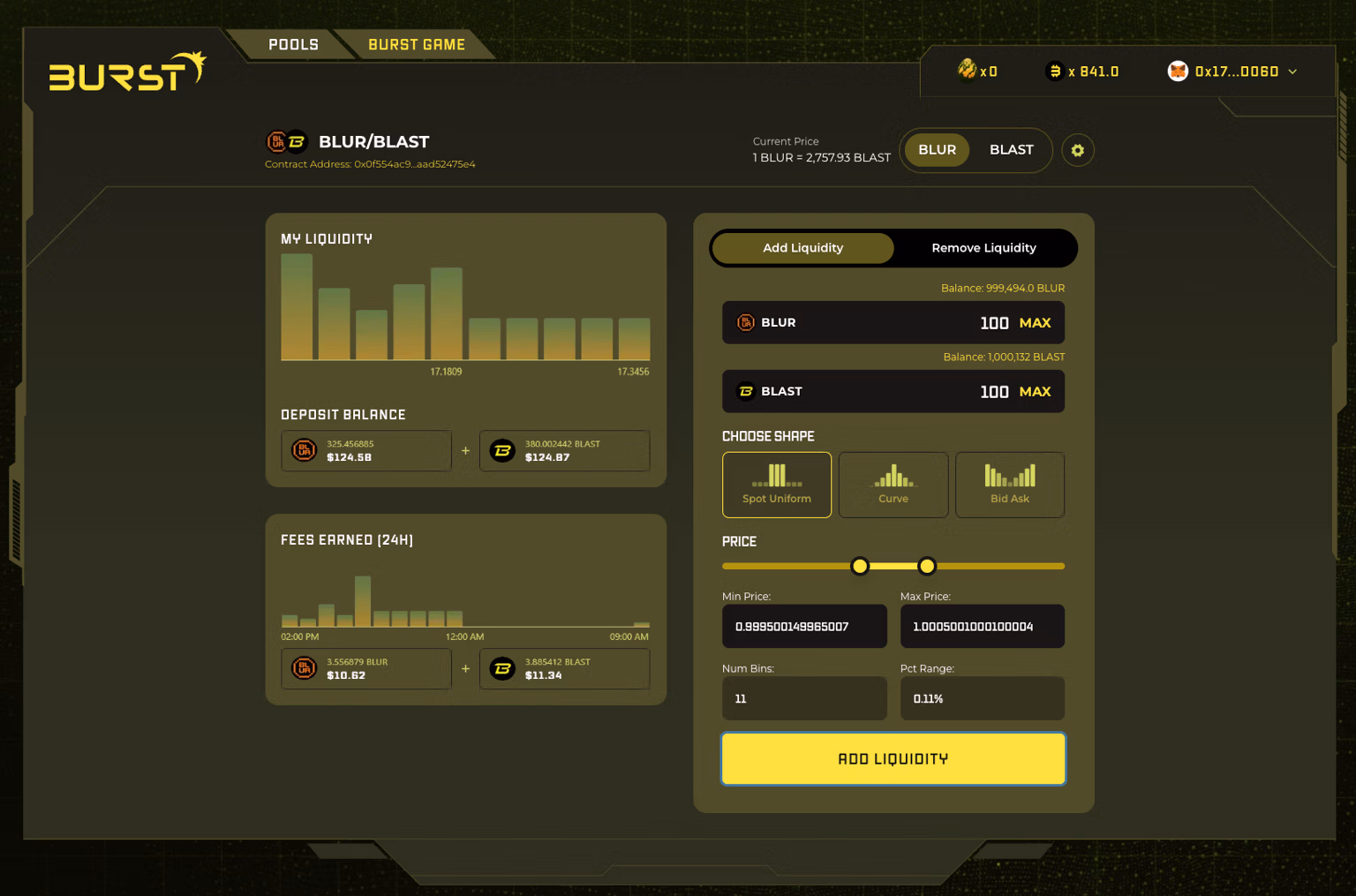
Task: Click MAX next to the BLUR amount
Action: click(1035, 322)
